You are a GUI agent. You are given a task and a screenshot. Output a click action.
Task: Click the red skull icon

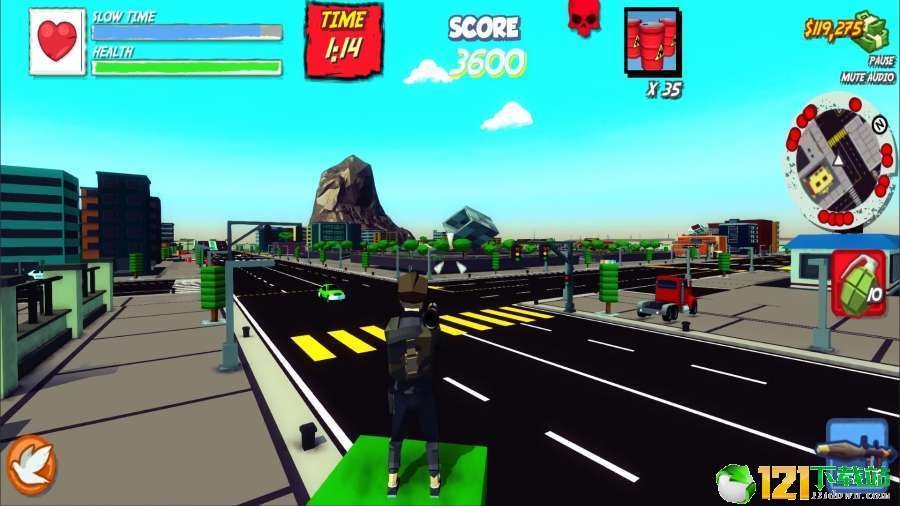[582, 18]
